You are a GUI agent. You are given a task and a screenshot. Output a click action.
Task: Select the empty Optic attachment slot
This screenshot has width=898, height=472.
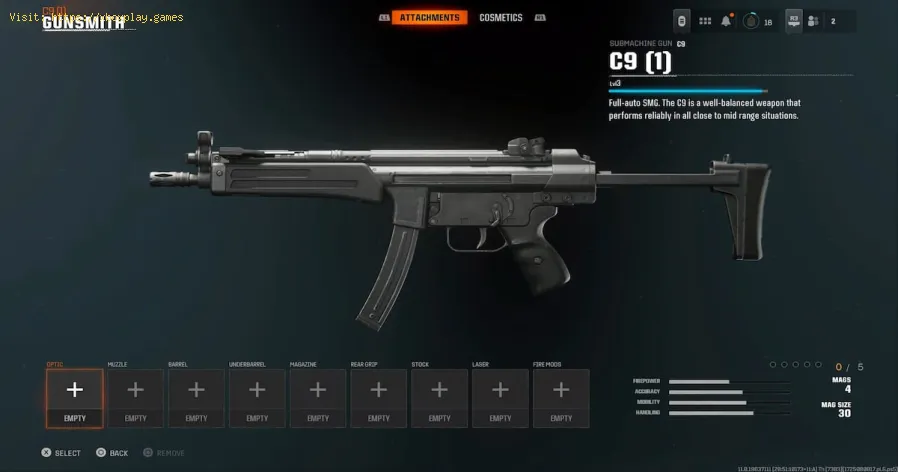tap(74, 398)
